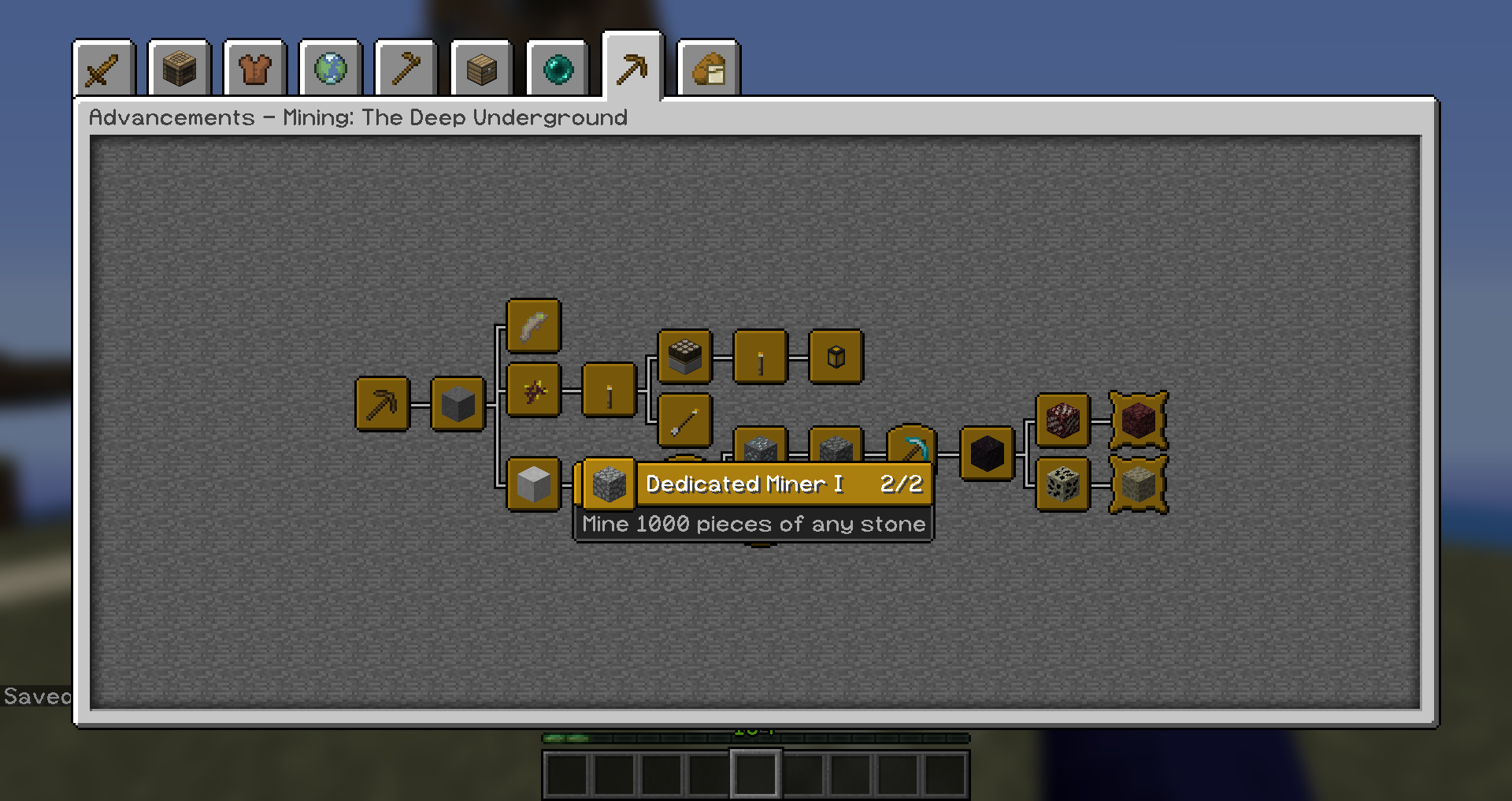Click the torch advancement next to the lantern
This screenshot has width=1512, height=801.
(759, 357)
